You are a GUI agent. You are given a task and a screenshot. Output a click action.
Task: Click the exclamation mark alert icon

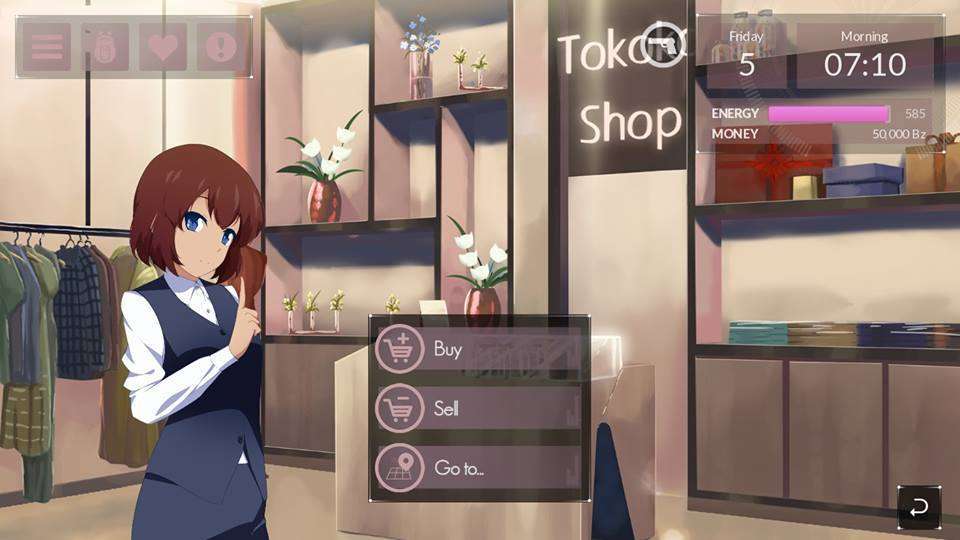(x=222, y=47)
